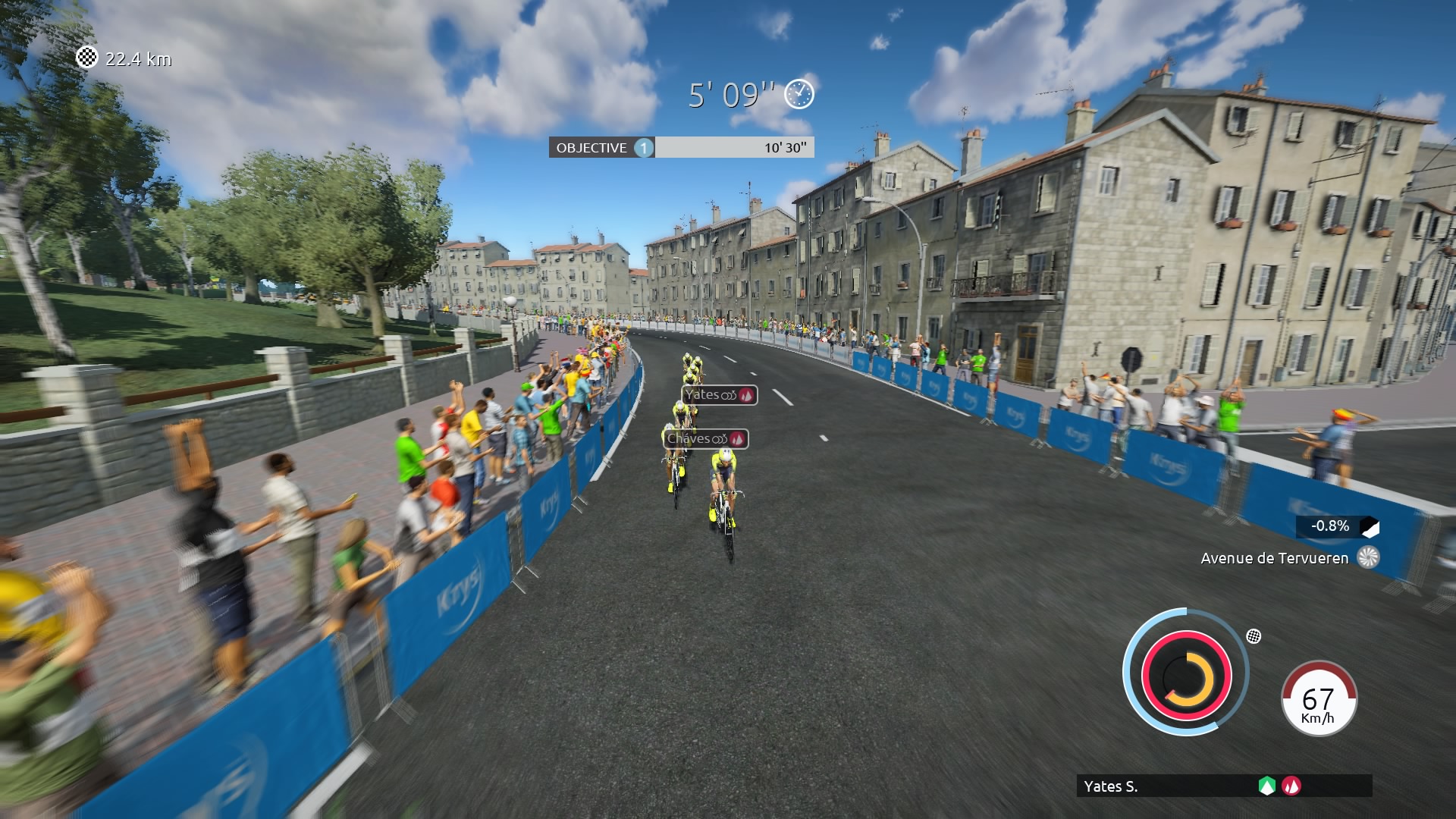
Task: Select the Yates S. rider bar
Action: coord(1223,786)
